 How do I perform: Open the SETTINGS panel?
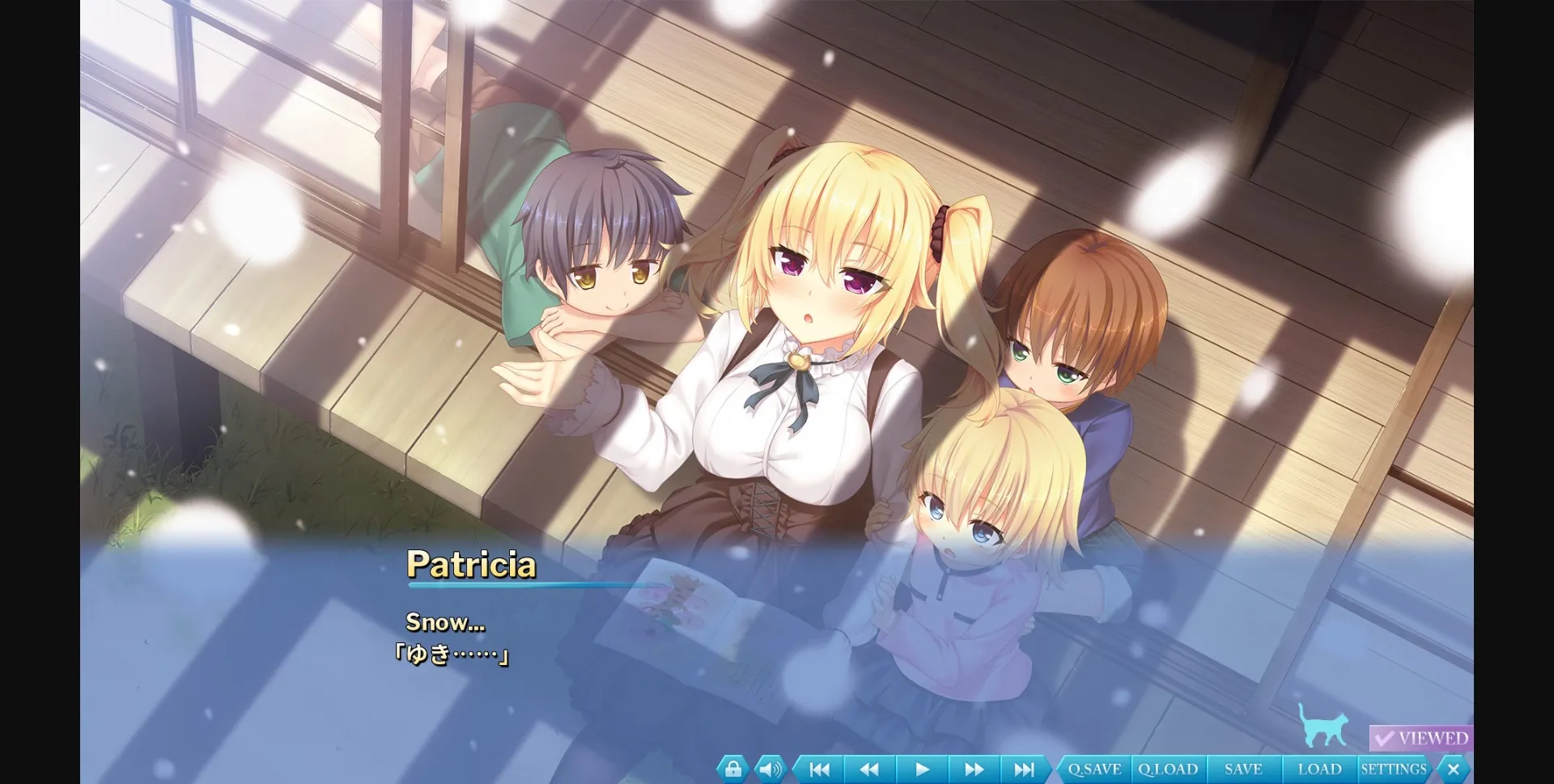1394,769
